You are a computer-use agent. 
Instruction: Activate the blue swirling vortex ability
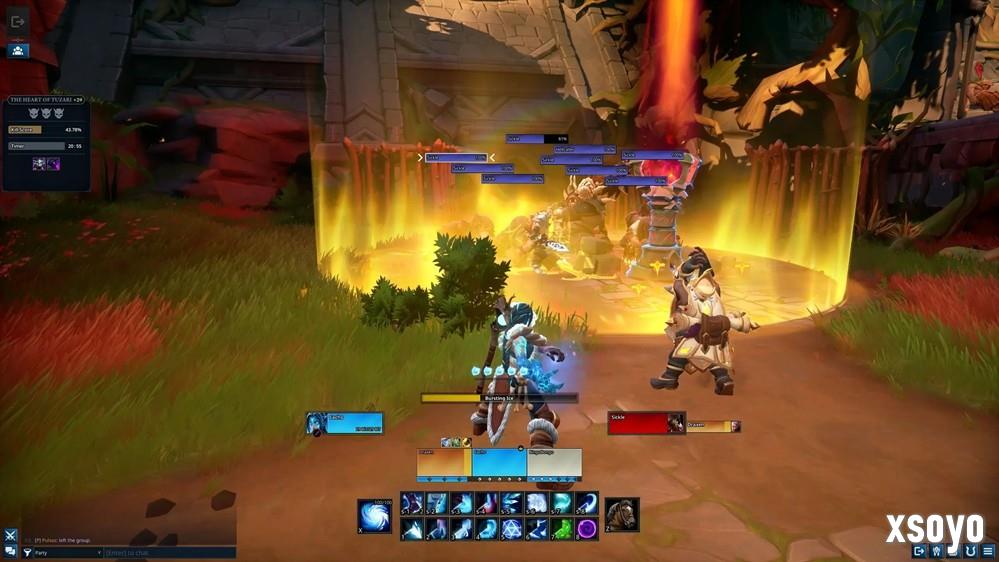pos(374,516)
